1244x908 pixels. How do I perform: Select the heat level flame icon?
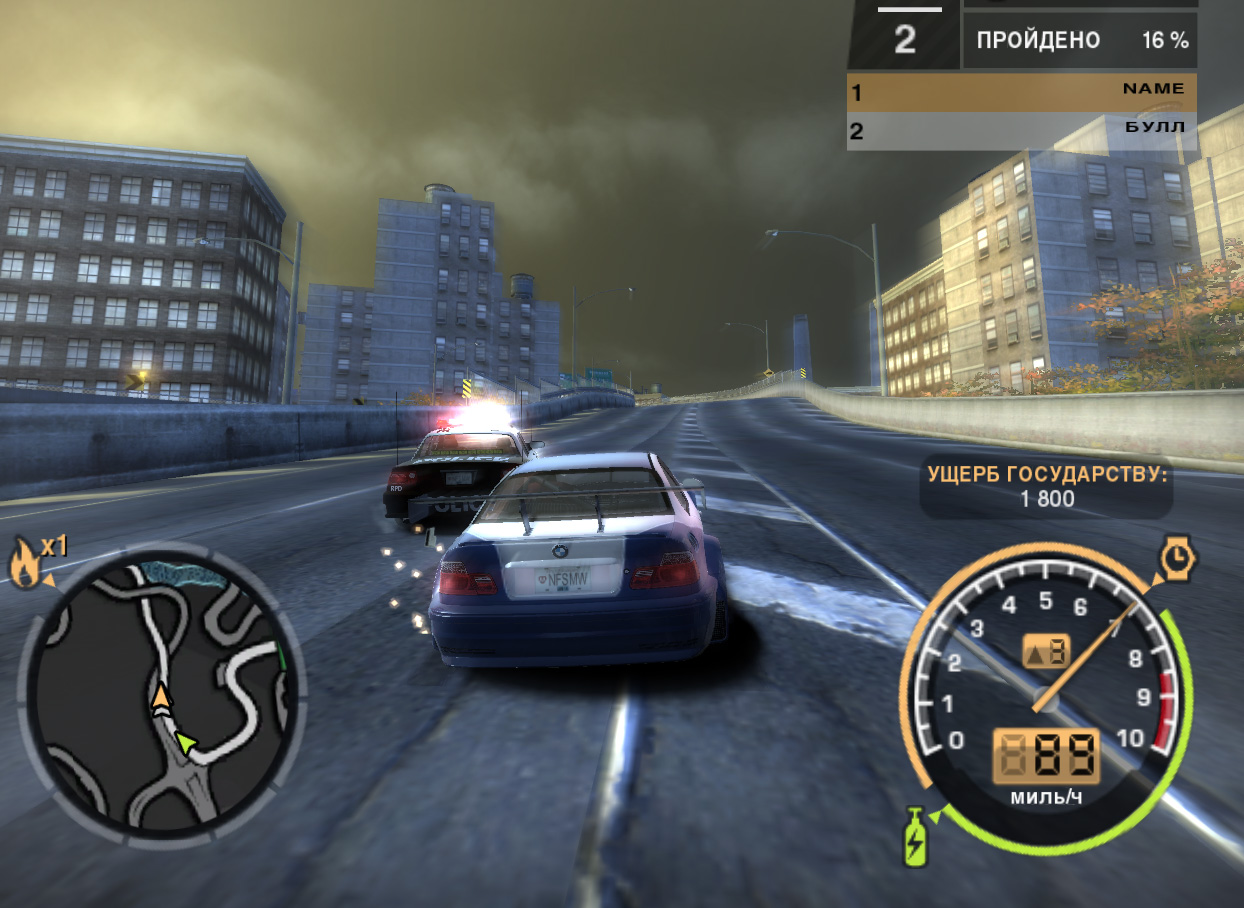click(25, 564)
